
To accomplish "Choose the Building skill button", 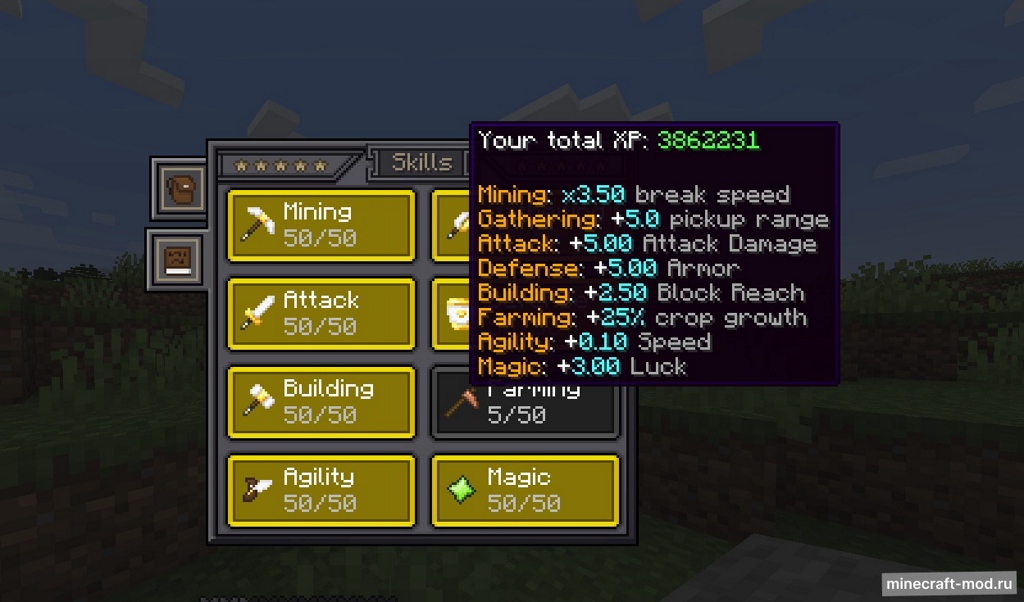I will (321, 402).
